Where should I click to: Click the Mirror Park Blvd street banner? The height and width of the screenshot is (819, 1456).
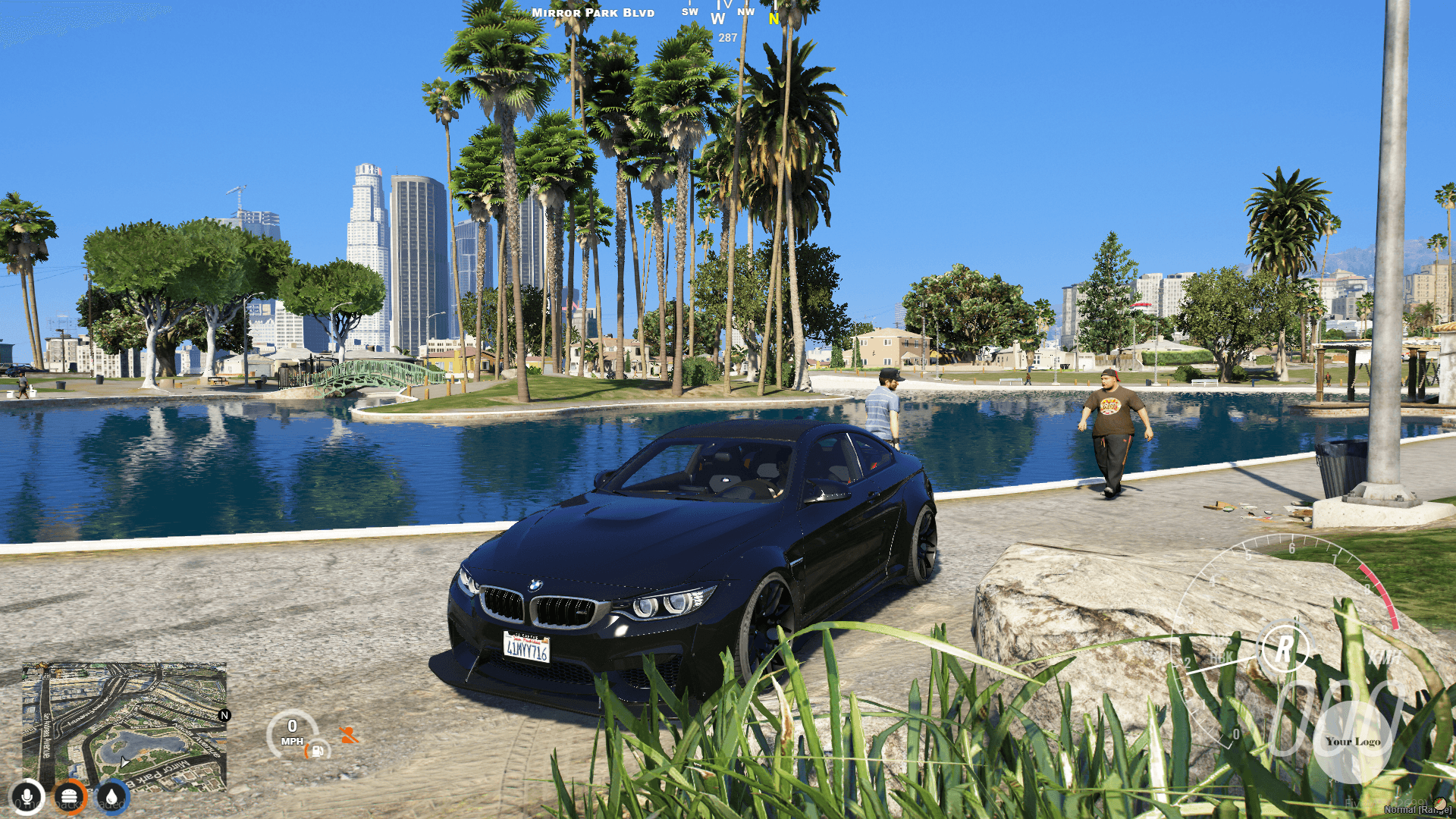pos(594,13)
